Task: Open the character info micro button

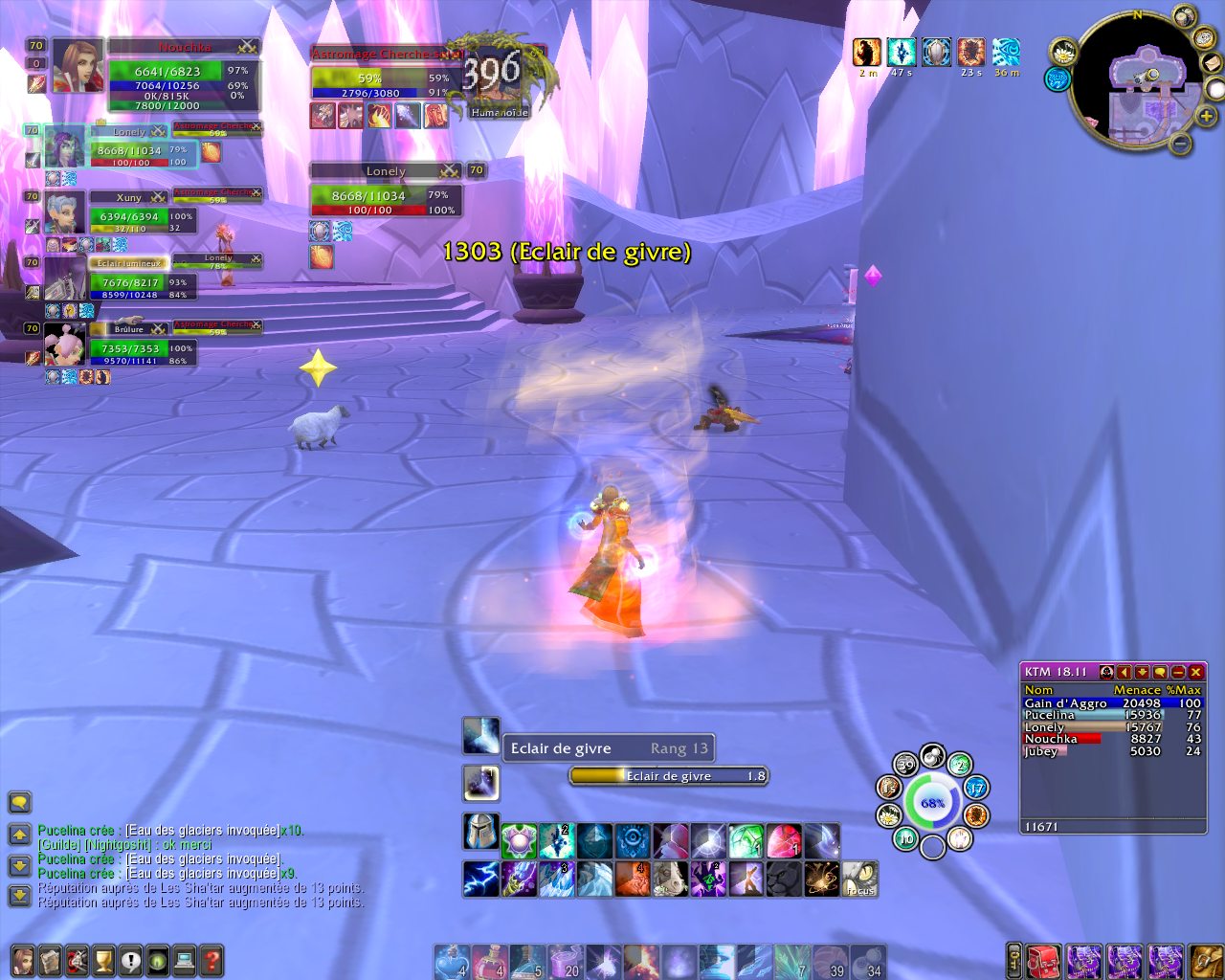Action: [23, 960]
